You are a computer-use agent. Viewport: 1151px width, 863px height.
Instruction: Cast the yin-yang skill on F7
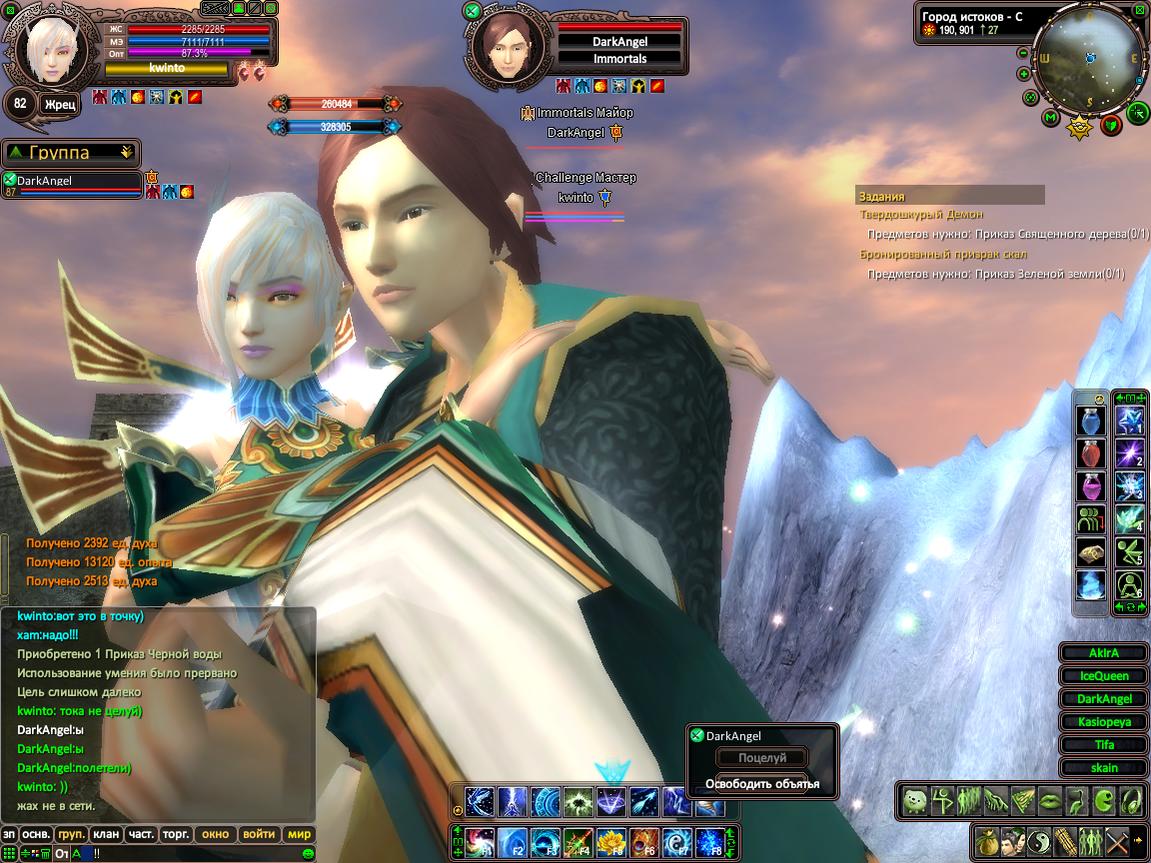(675, 842)
